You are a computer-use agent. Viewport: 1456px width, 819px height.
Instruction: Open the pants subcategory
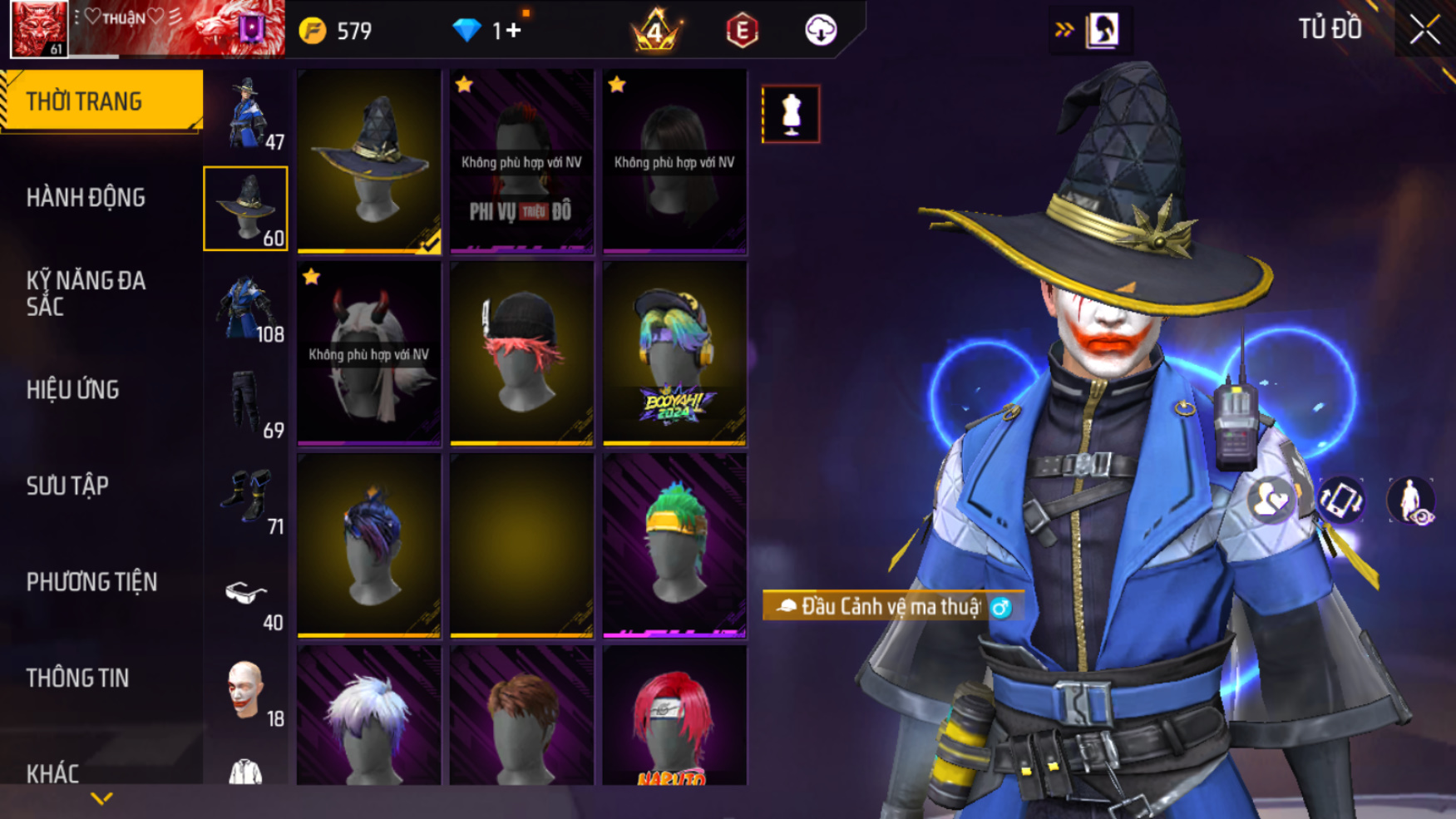[x=246, y=403]
